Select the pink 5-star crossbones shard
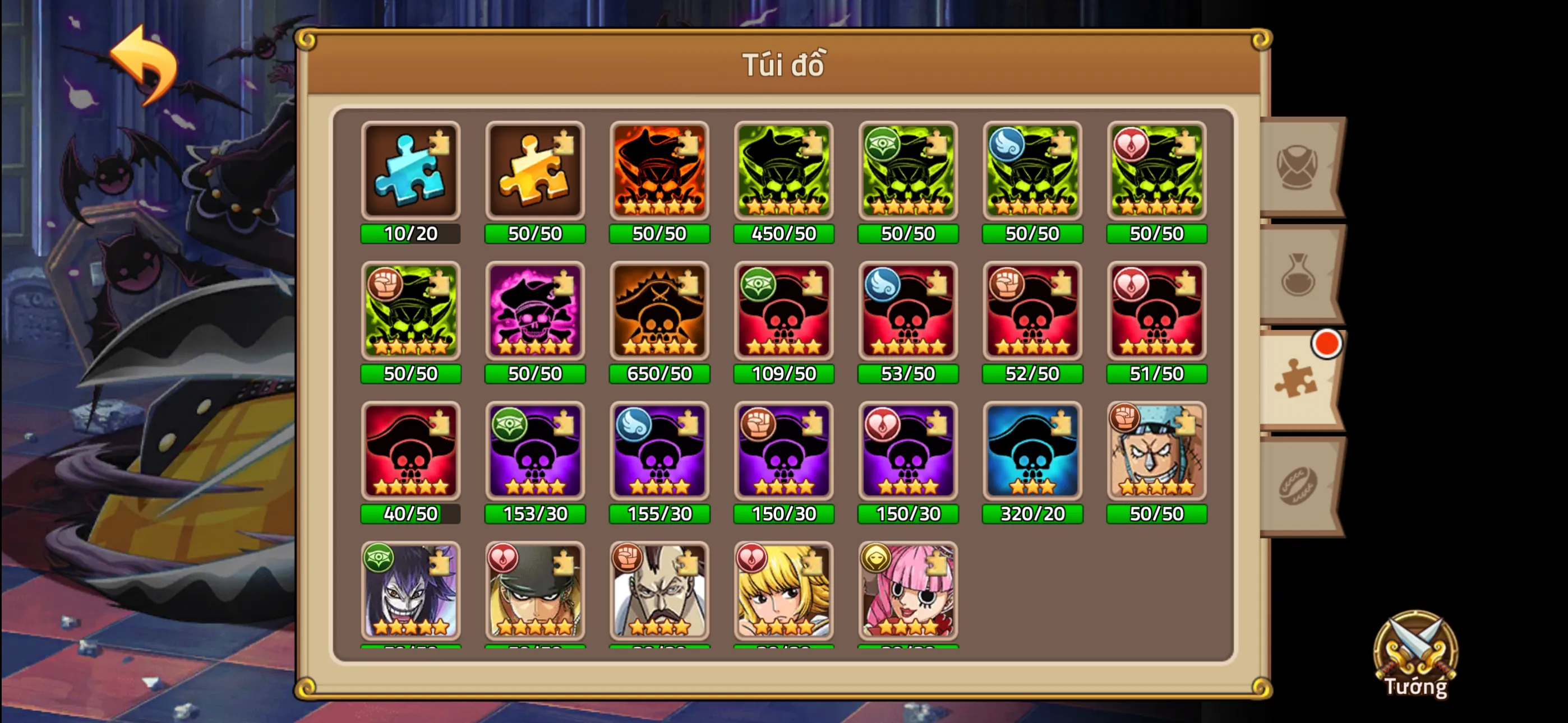 click(x=534, y=312)
